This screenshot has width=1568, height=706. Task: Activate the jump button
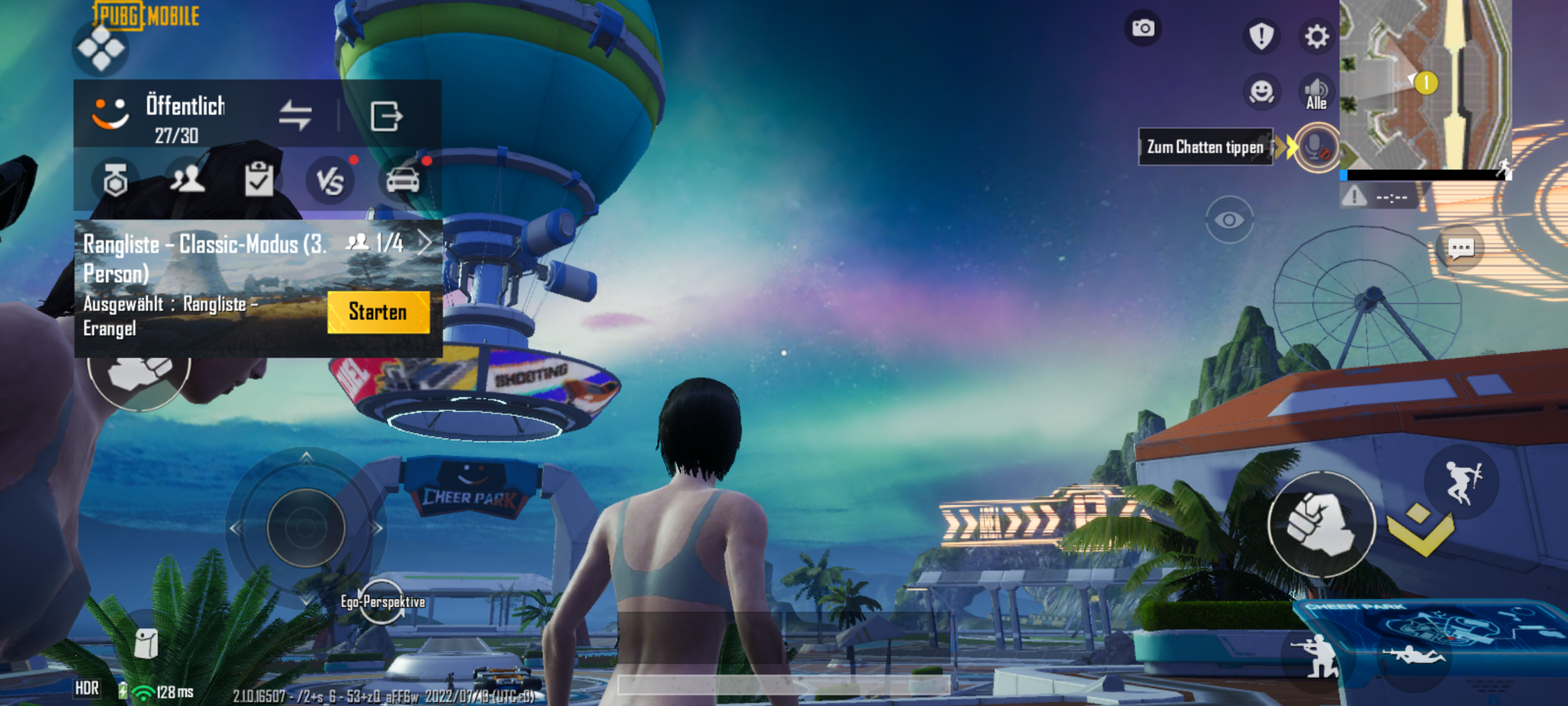click(x=1461, y=482)
